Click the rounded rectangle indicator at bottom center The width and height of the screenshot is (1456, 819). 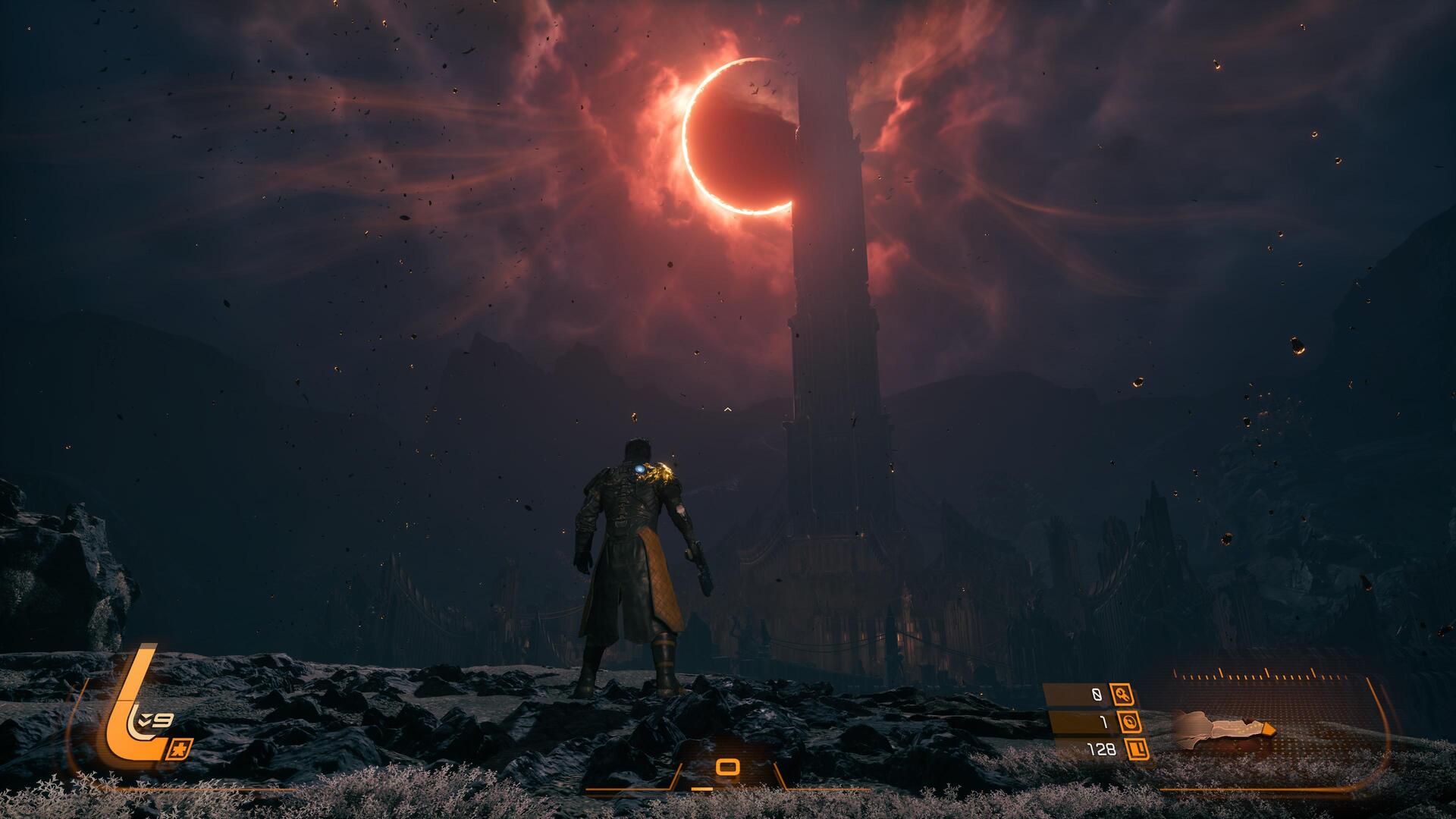727,767
